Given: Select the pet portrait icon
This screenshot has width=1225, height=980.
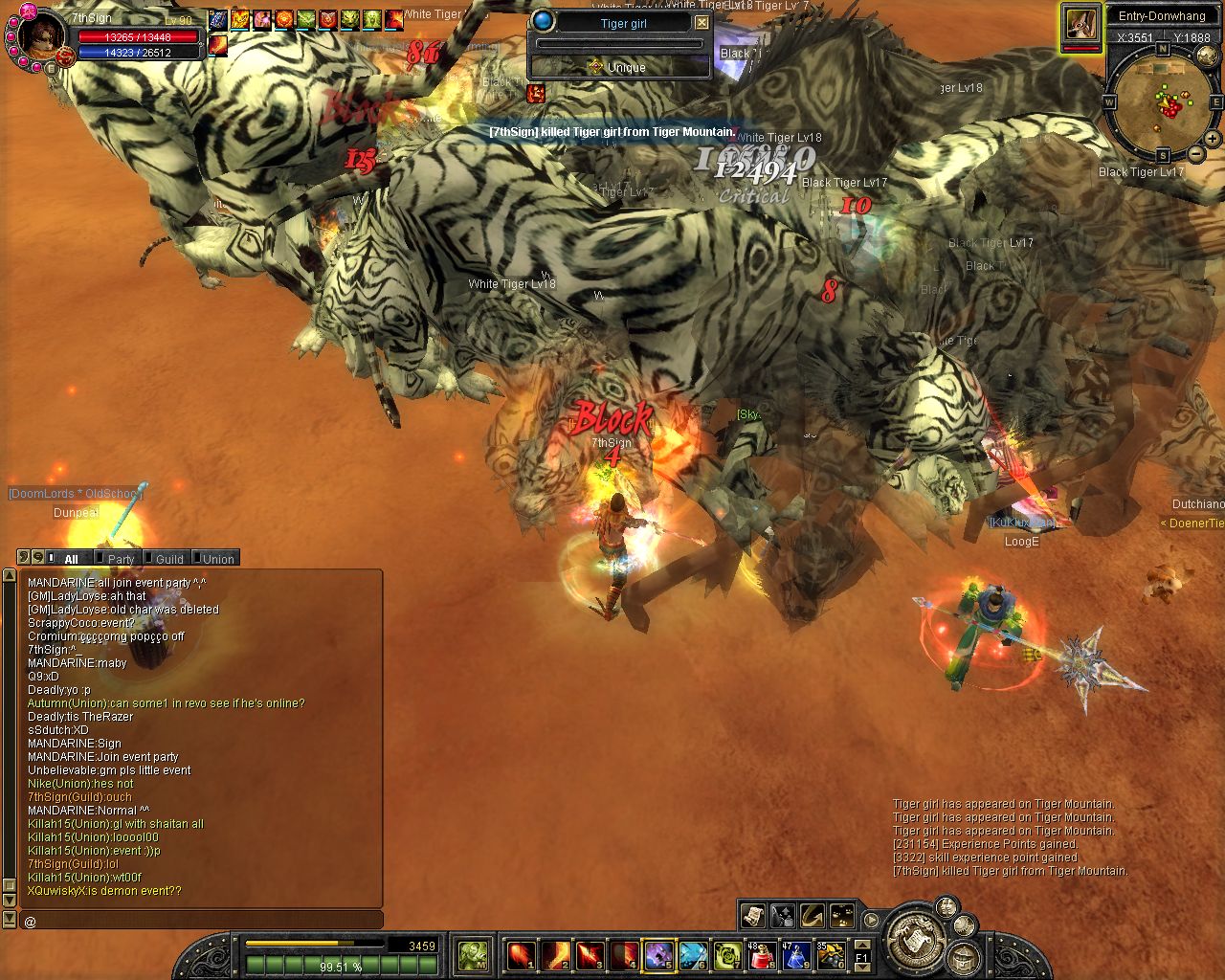Looking at the screenshot, I should 1080,26.
